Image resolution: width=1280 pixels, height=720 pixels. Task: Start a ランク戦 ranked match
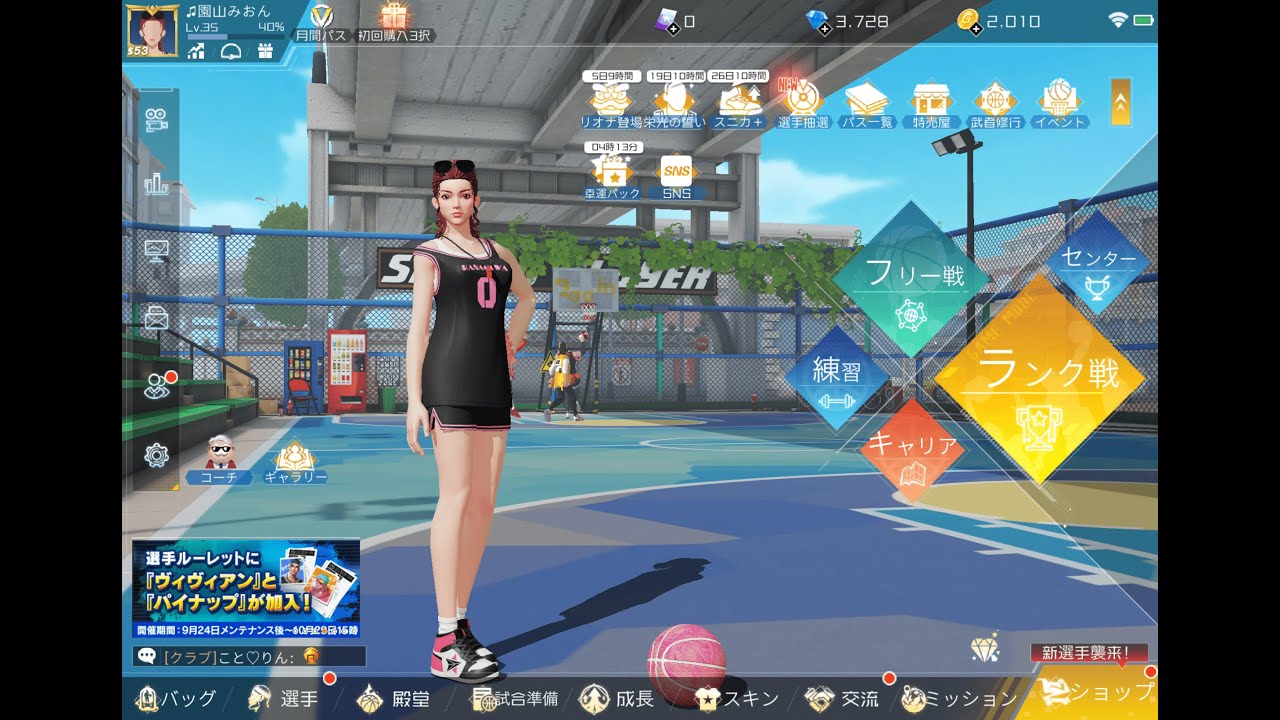(x=1040, y=380)
